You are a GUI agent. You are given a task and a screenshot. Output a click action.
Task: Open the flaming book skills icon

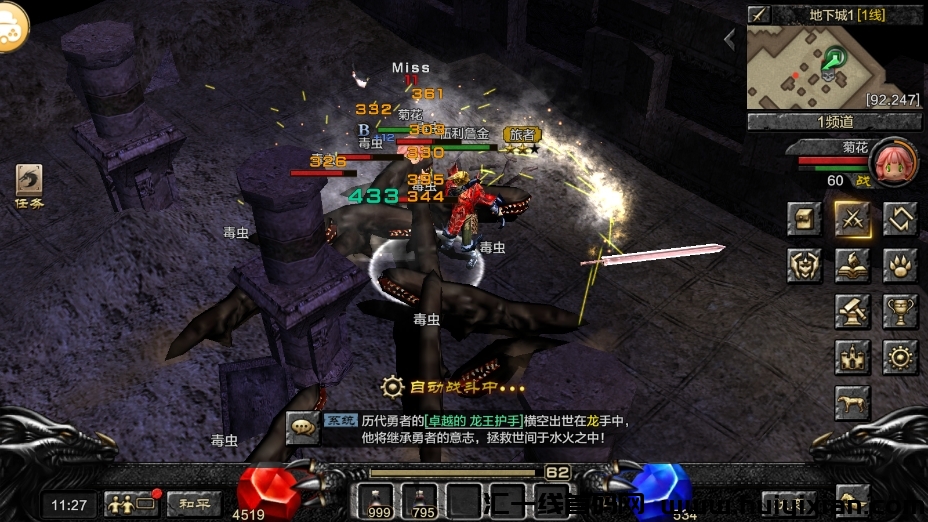(x=853, y=265)
